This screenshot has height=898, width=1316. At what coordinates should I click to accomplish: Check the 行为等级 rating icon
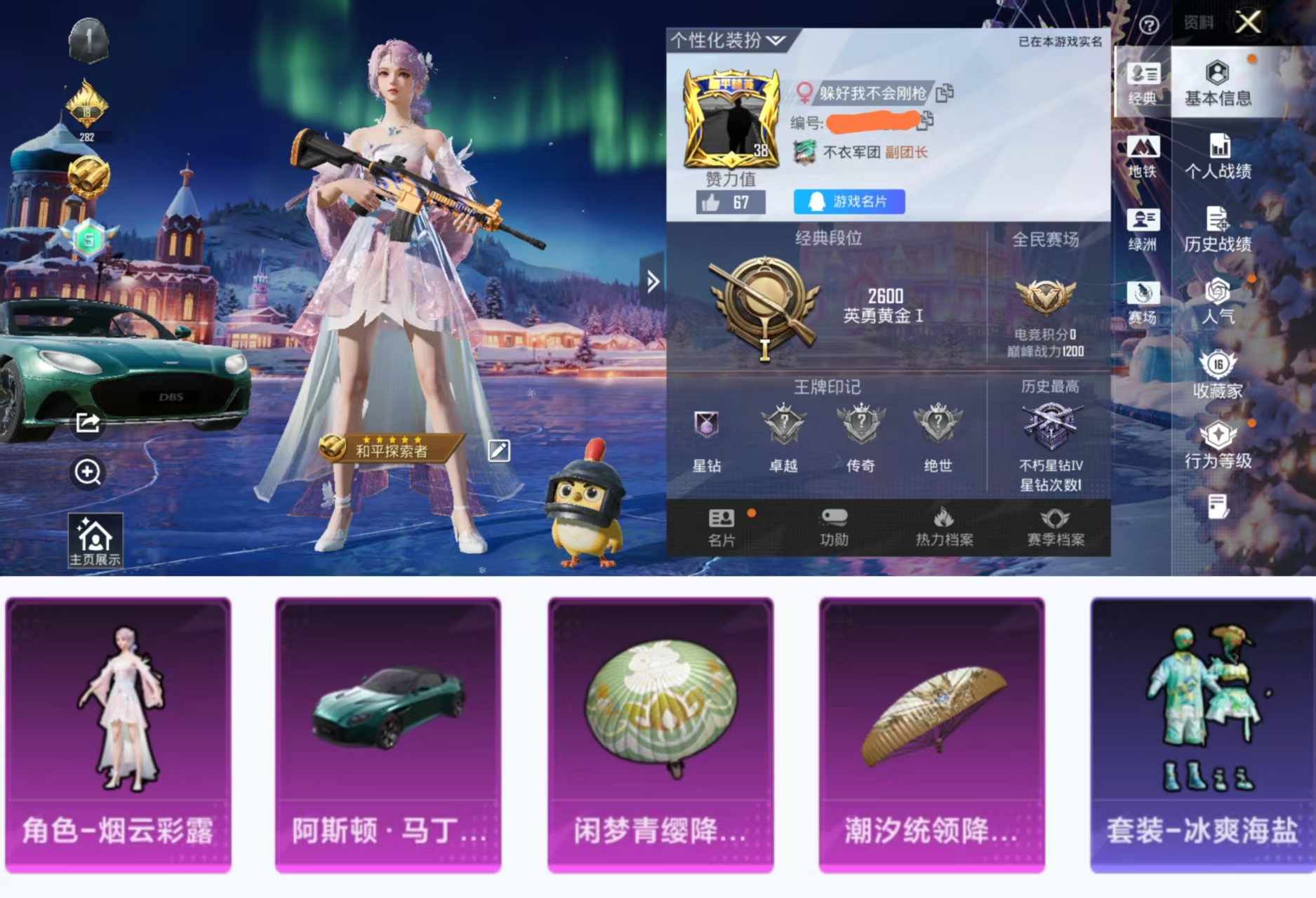[x=1219, y=445]
